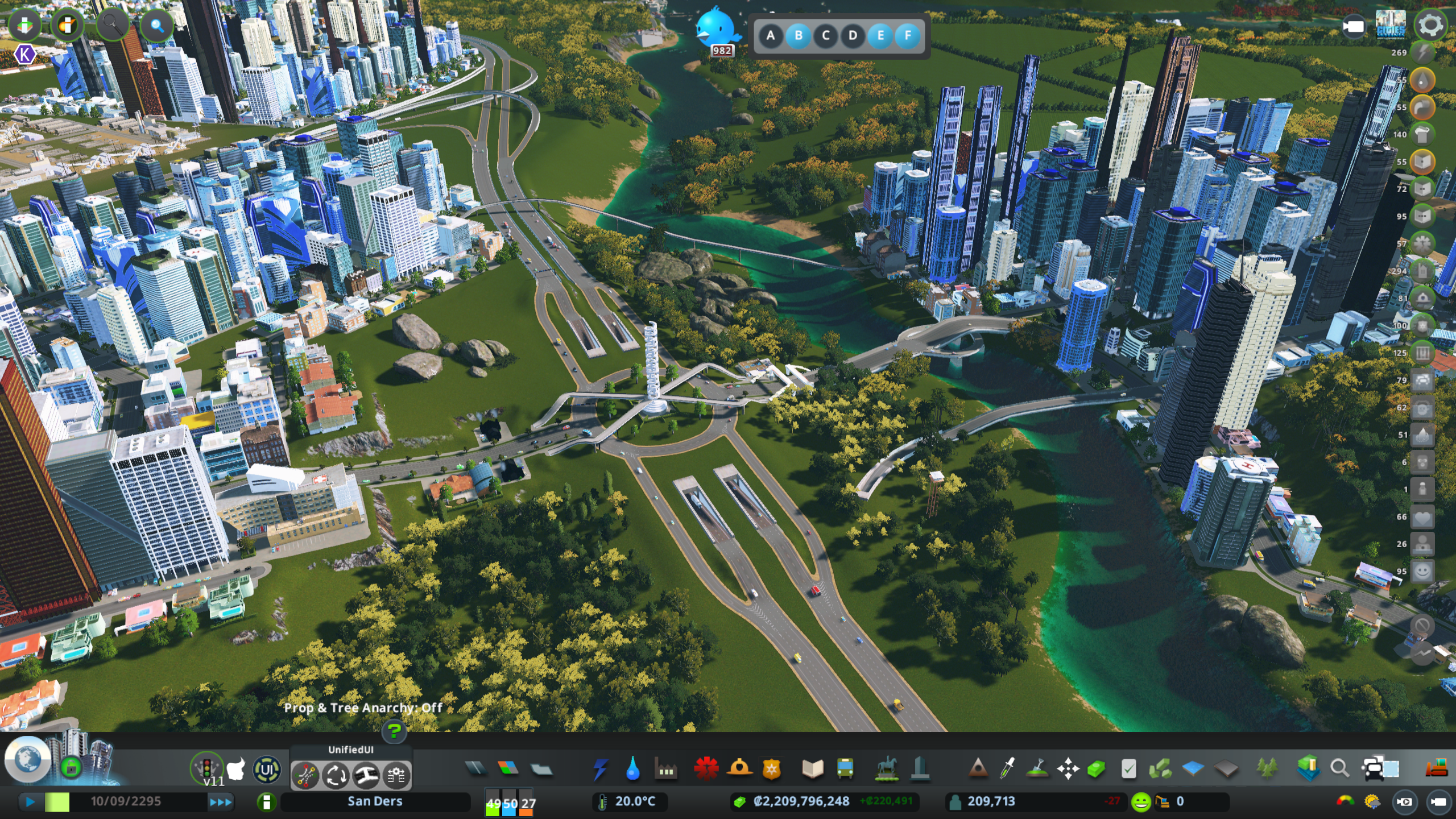The width and height of the screenshot is (1456, 819).
Task: Change simulation speed with triple arrows
Action: pos(221,802)
